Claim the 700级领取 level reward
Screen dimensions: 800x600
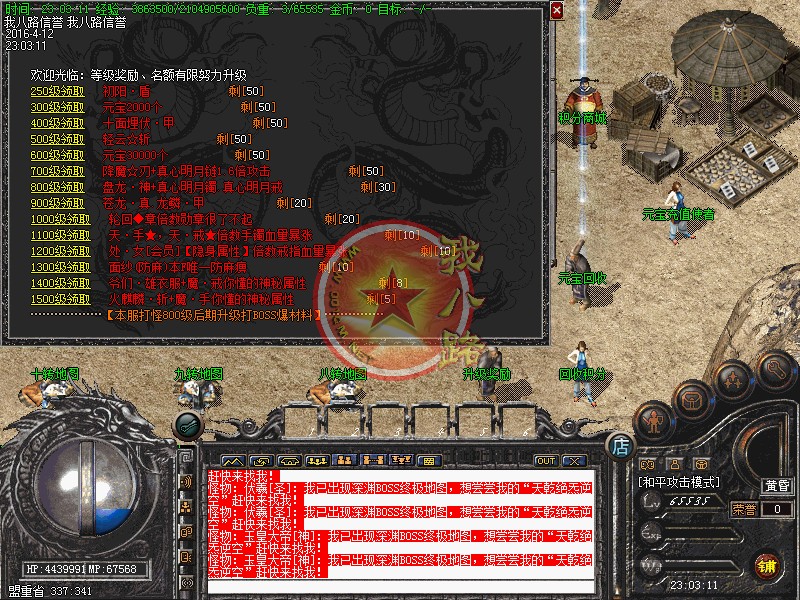(x=58, y=171)
